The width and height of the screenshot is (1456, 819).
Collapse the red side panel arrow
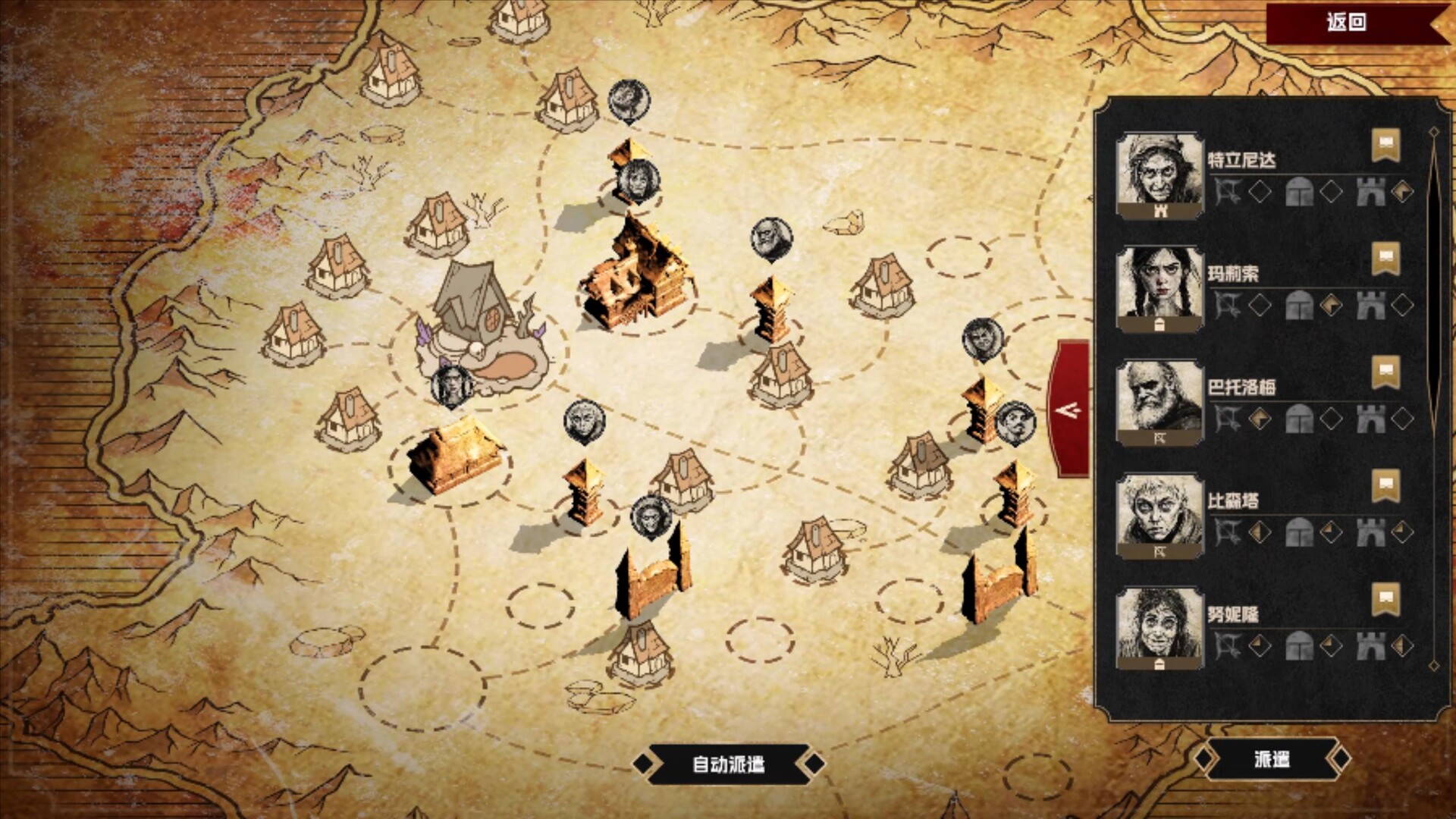(1069, 410)
